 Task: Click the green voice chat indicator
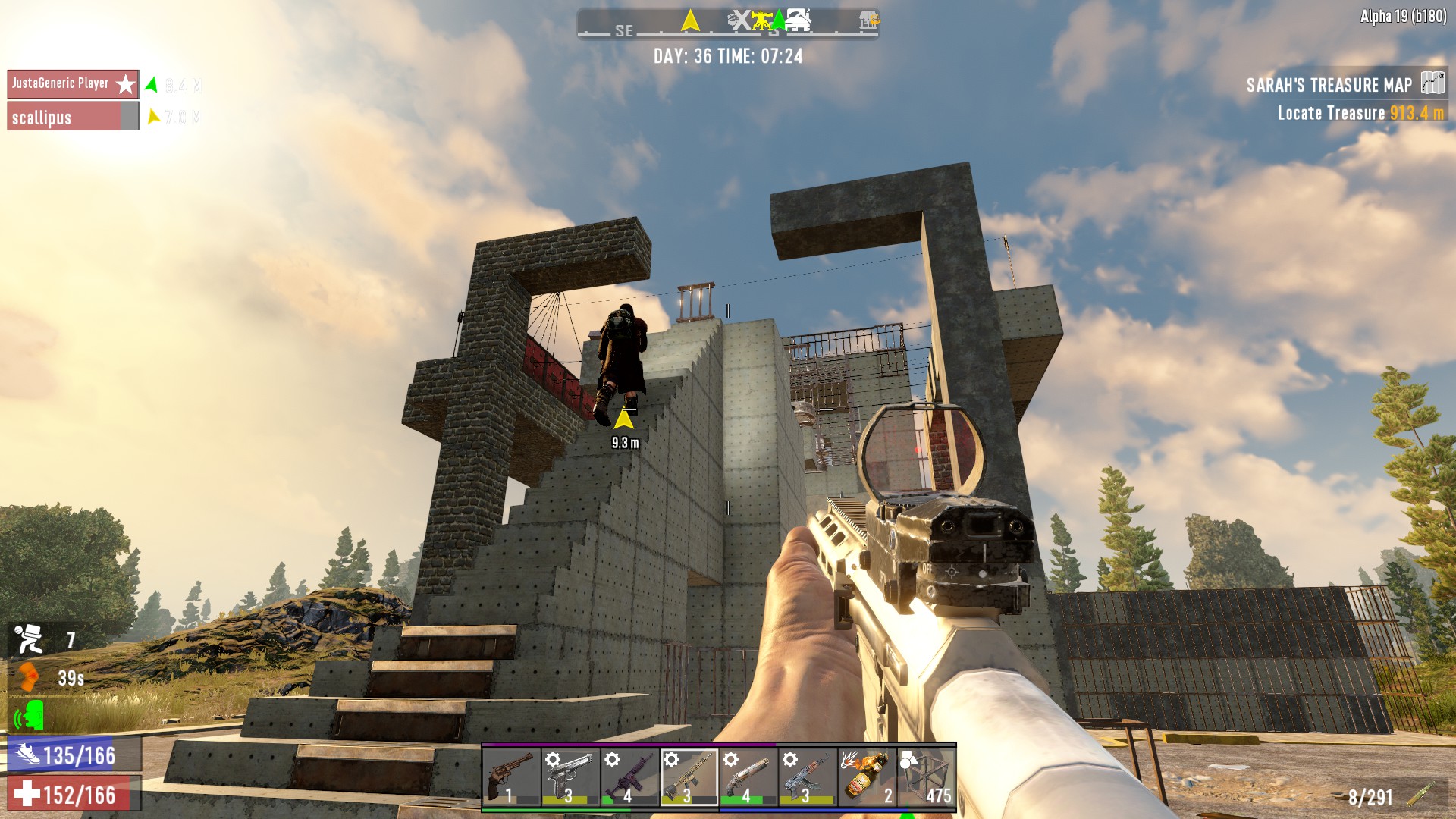30,715
